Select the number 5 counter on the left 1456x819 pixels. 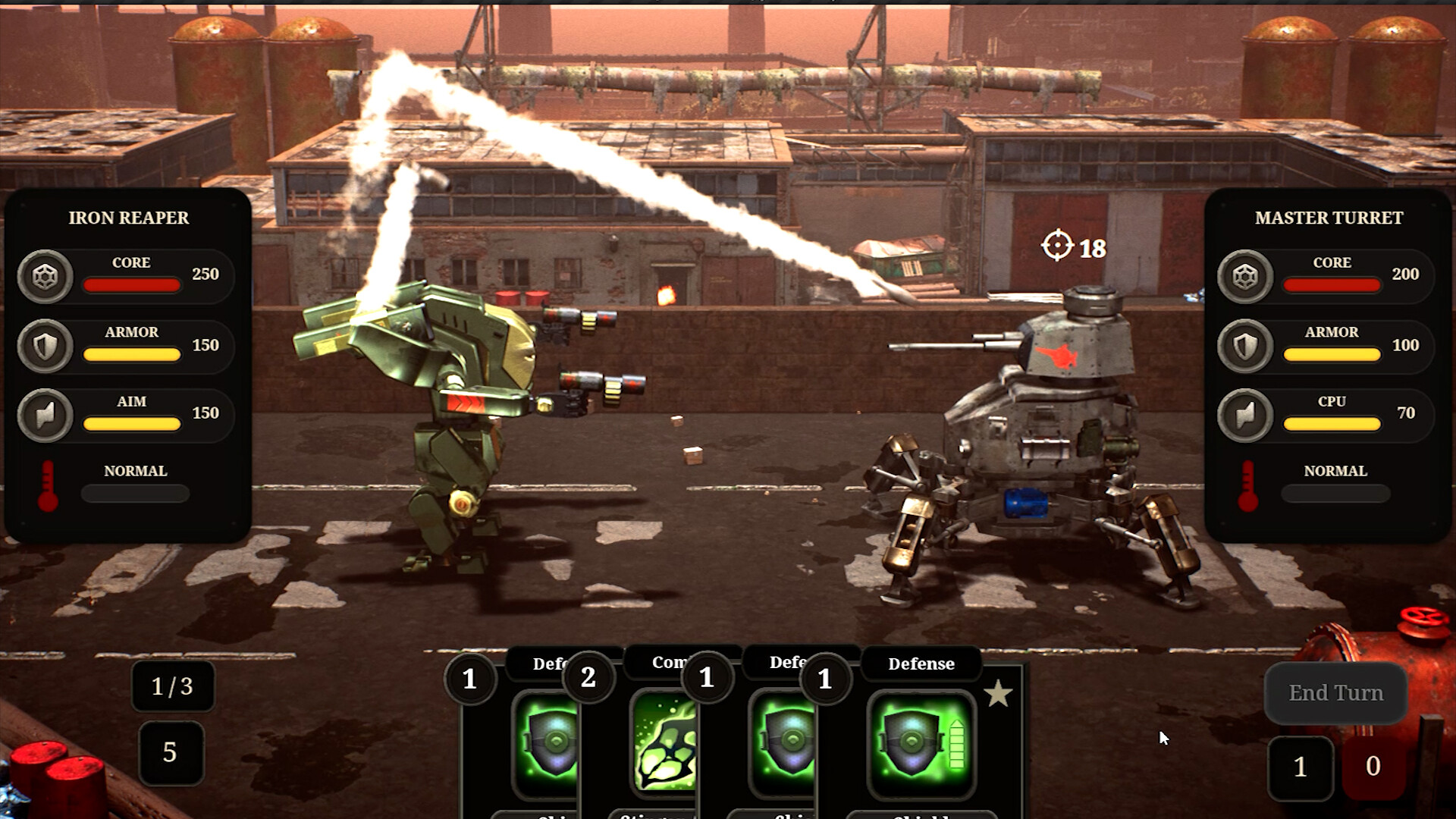tap(171, 754)
